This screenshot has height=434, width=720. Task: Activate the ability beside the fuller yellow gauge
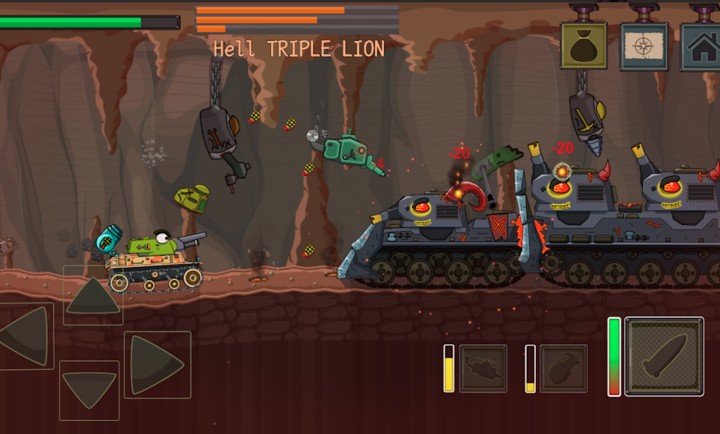[483, 368]
